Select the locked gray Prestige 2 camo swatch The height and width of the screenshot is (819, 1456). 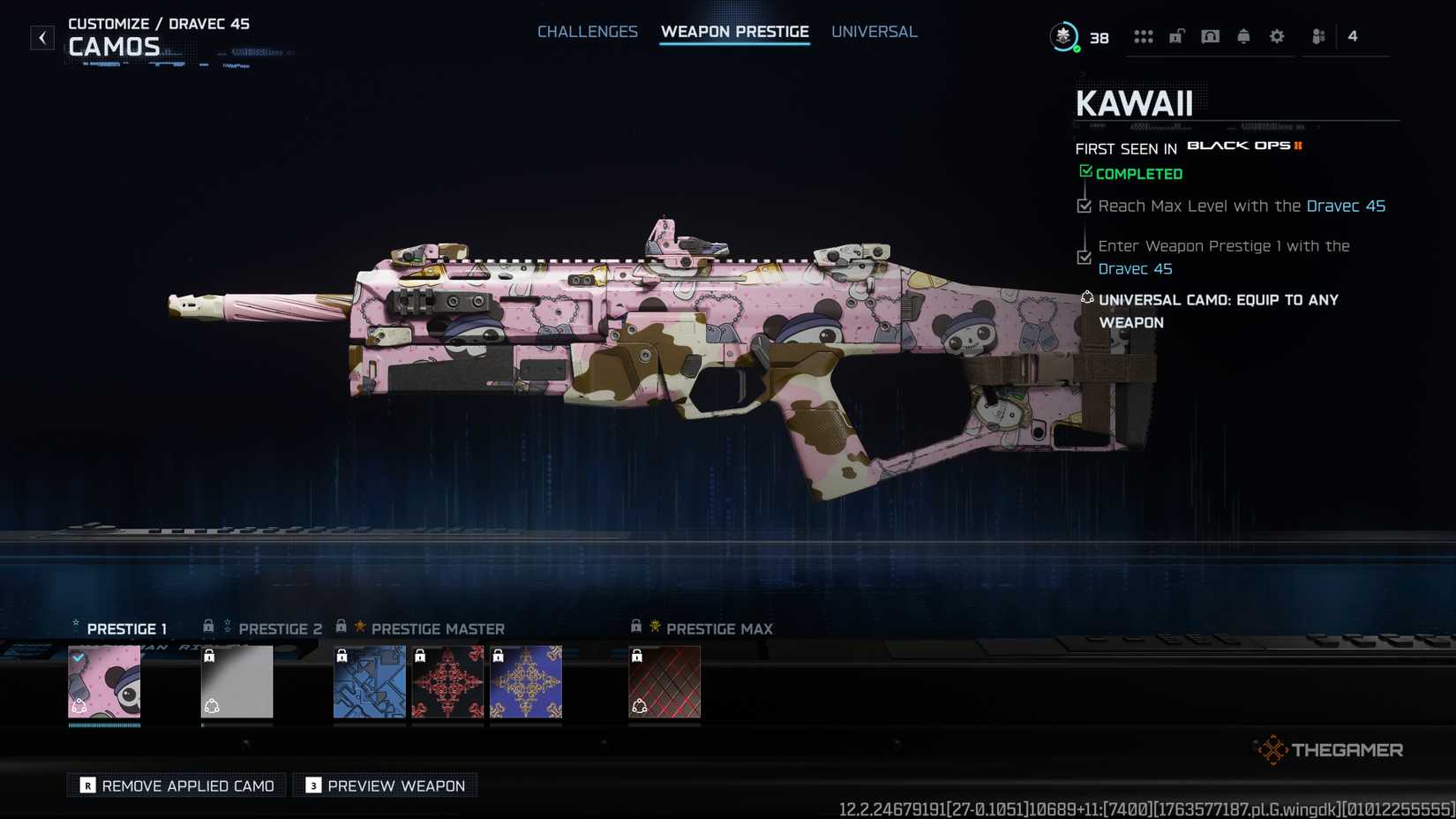236,681
